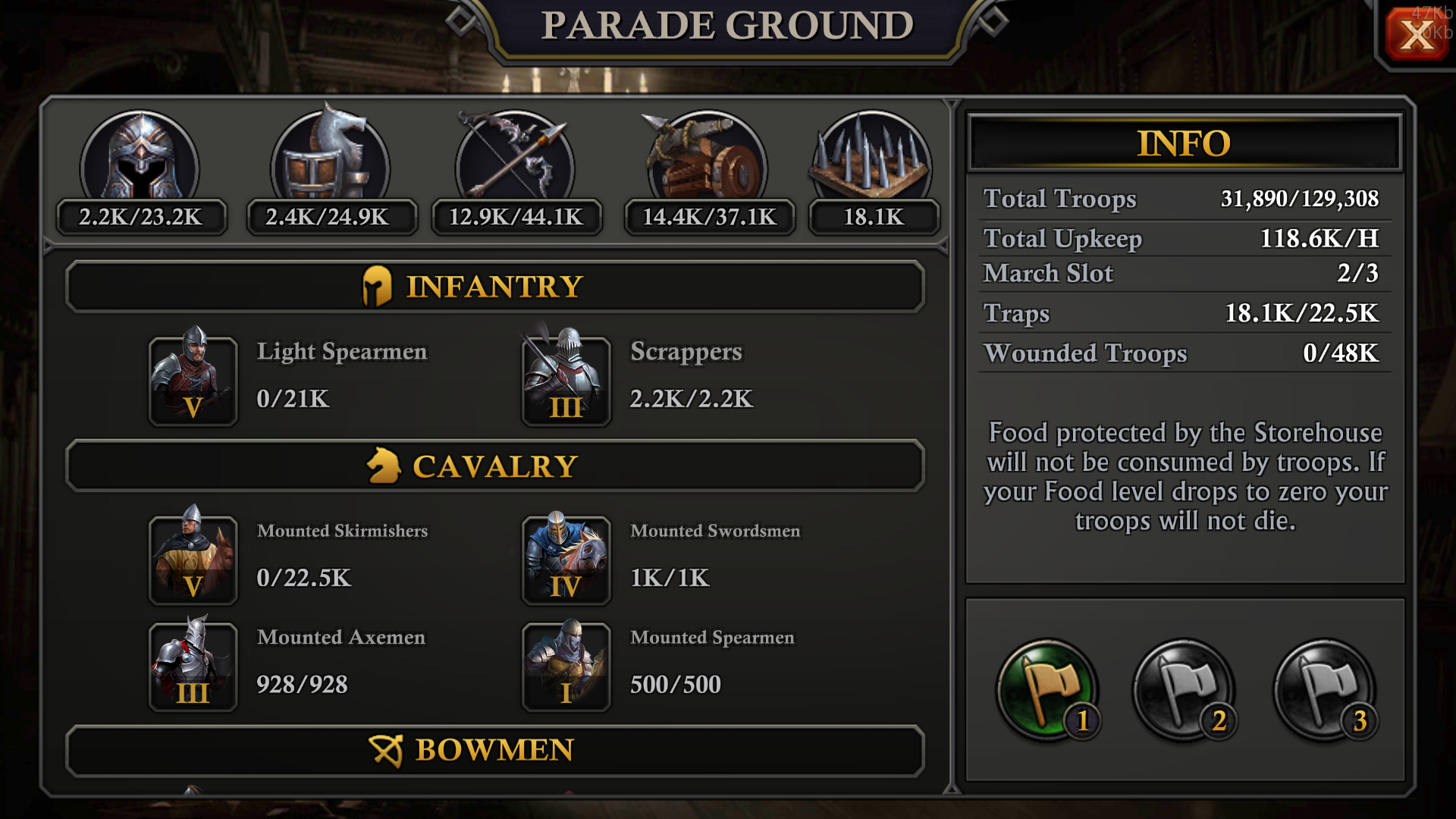View the Mounted Skirmishers unit
1456x819 pixels.
(x=193, y=560)
